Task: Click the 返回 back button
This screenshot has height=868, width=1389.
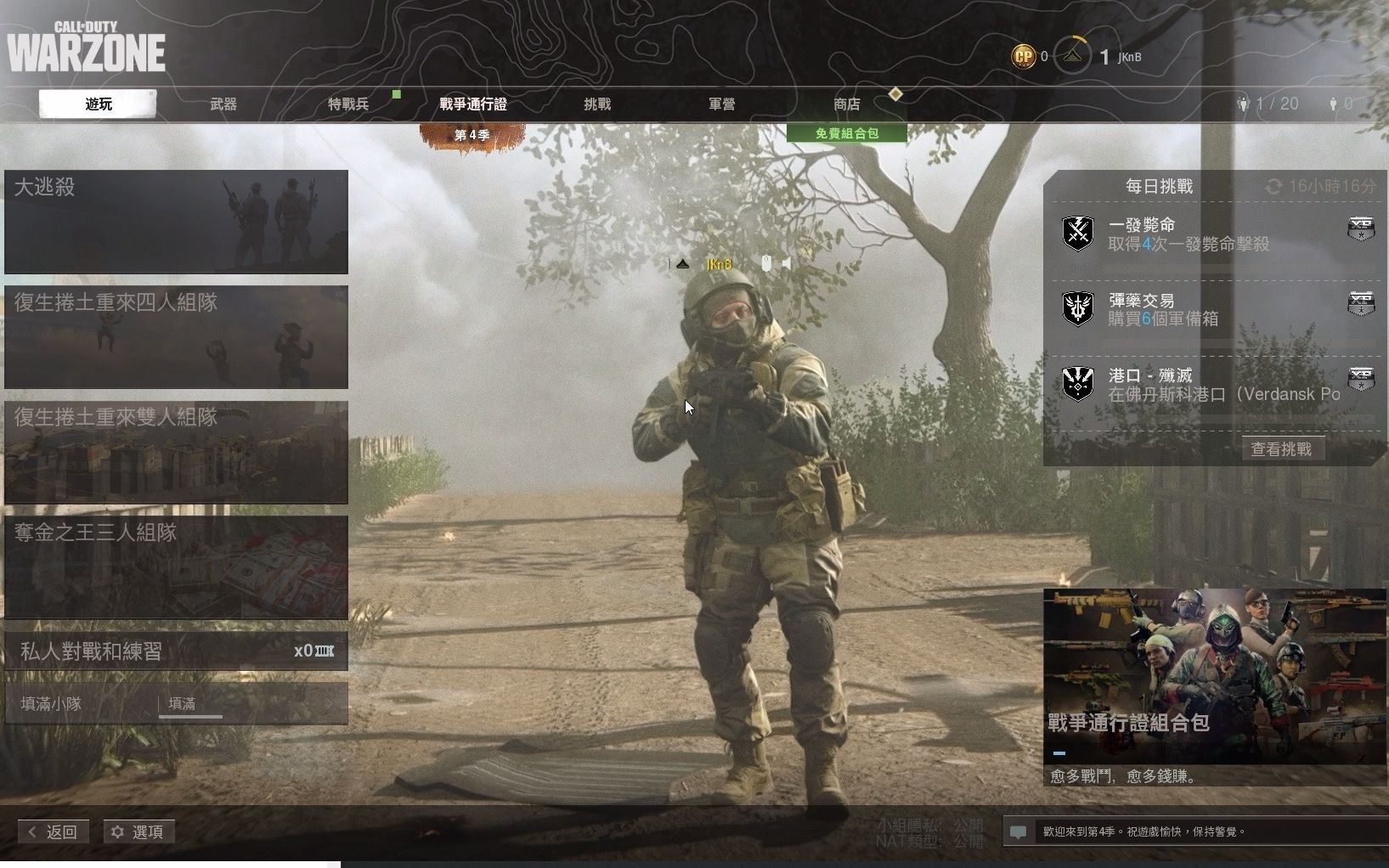Action: tap(53, 831)
